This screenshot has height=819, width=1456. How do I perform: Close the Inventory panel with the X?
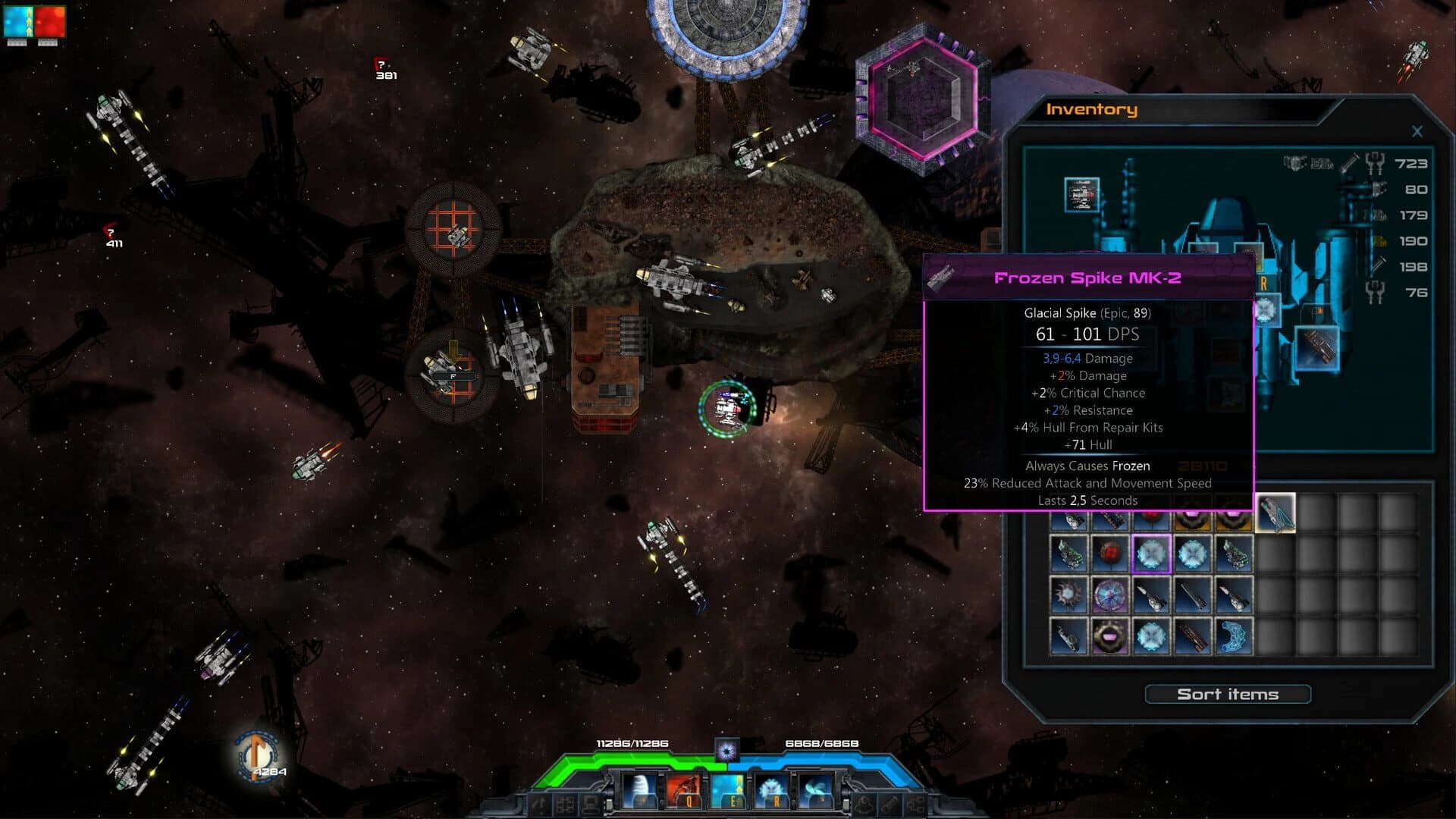pyautogui.click(x=1417, y=130)
